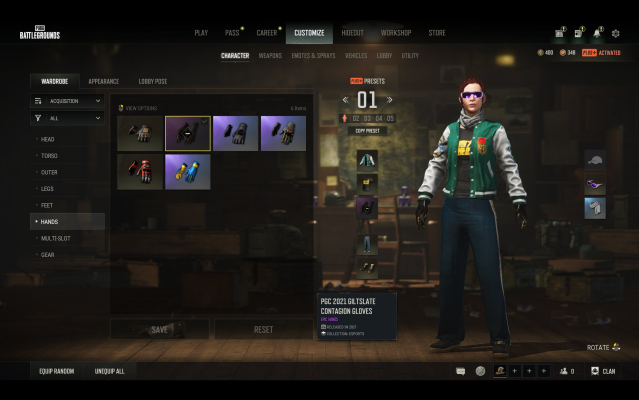Click the Copy Preset button

coord(368,131)
